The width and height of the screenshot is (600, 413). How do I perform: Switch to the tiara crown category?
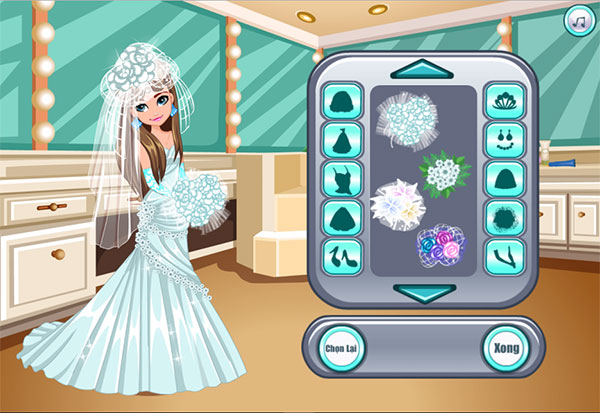[x=503, y=102]
